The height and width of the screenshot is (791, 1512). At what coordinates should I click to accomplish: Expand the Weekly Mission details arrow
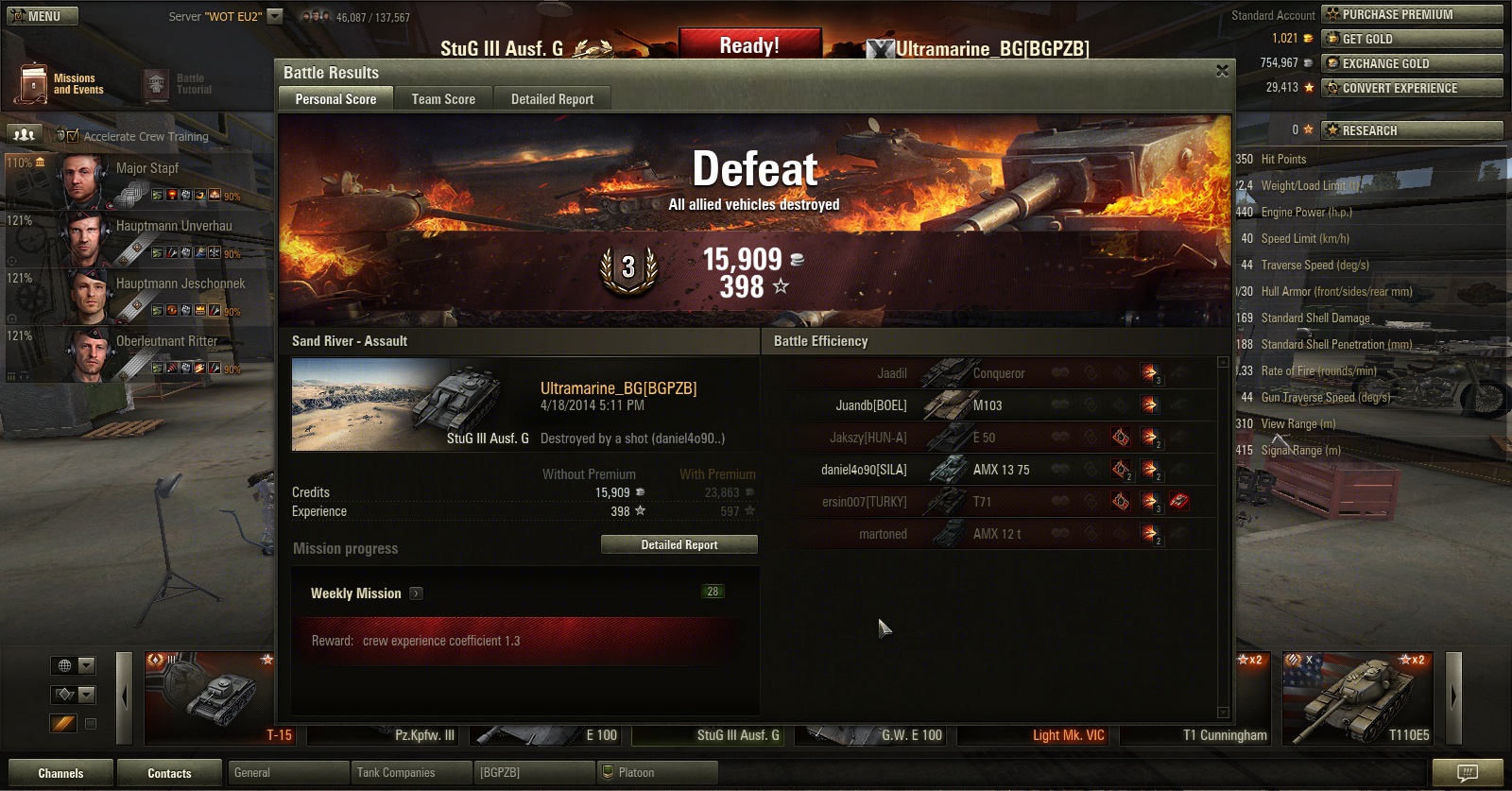click(x=417, y=593)
